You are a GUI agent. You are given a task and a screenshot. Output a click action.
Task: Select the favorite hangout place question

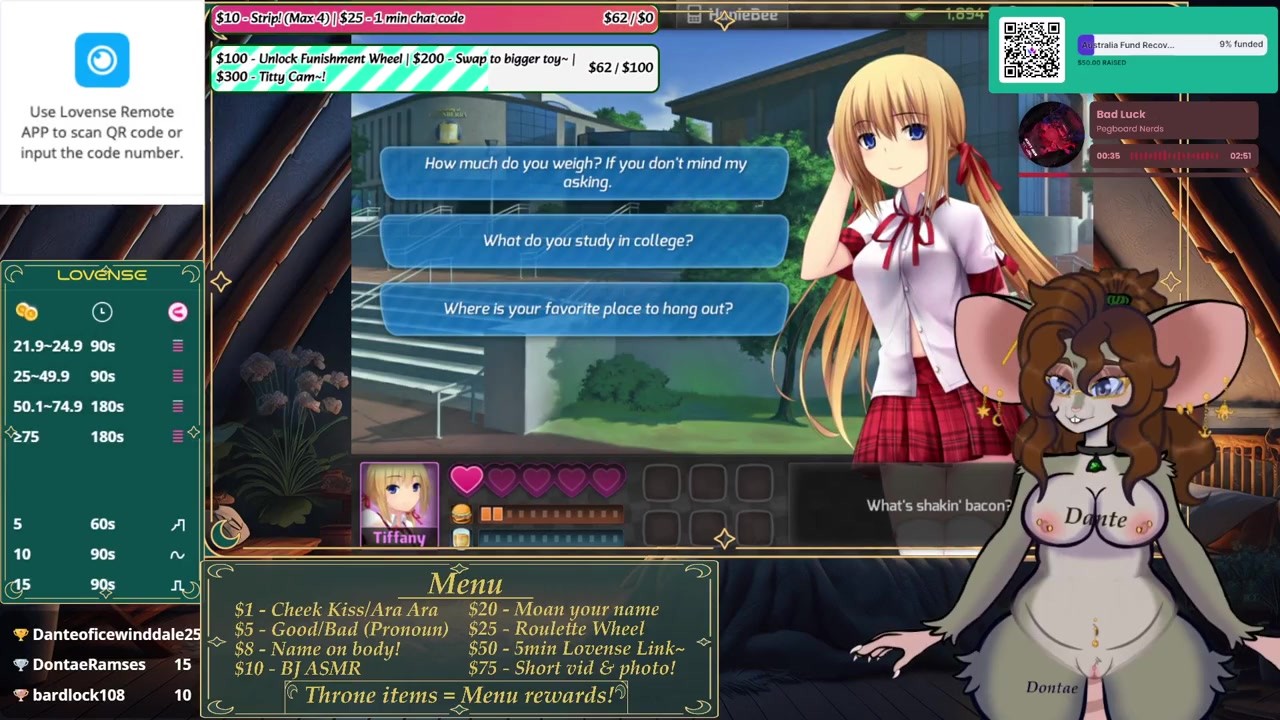click(x=587, y=309)
